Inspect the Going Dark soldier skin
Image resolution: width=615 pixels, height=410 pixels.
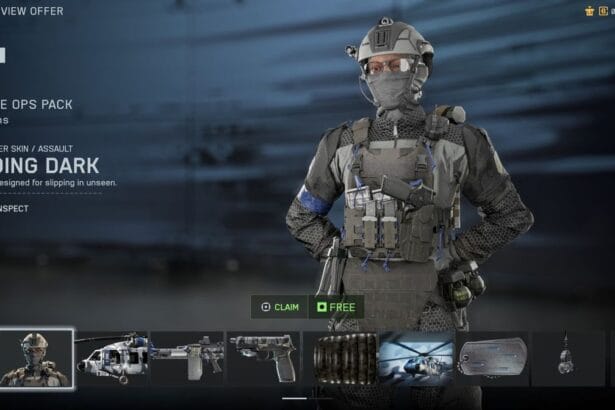[x=15, y=208]
